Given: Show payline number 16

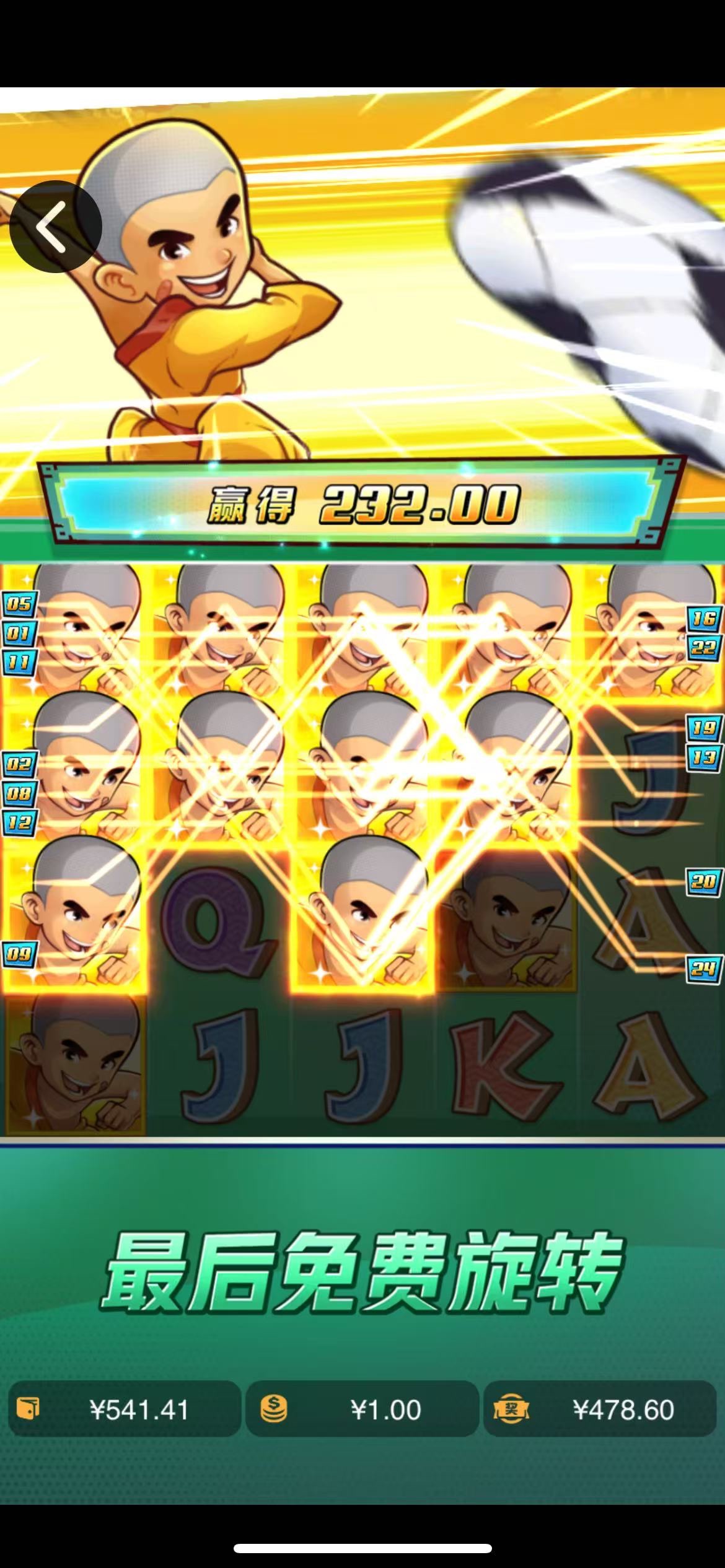Looking at the screenshot, I should pos(705,618).
